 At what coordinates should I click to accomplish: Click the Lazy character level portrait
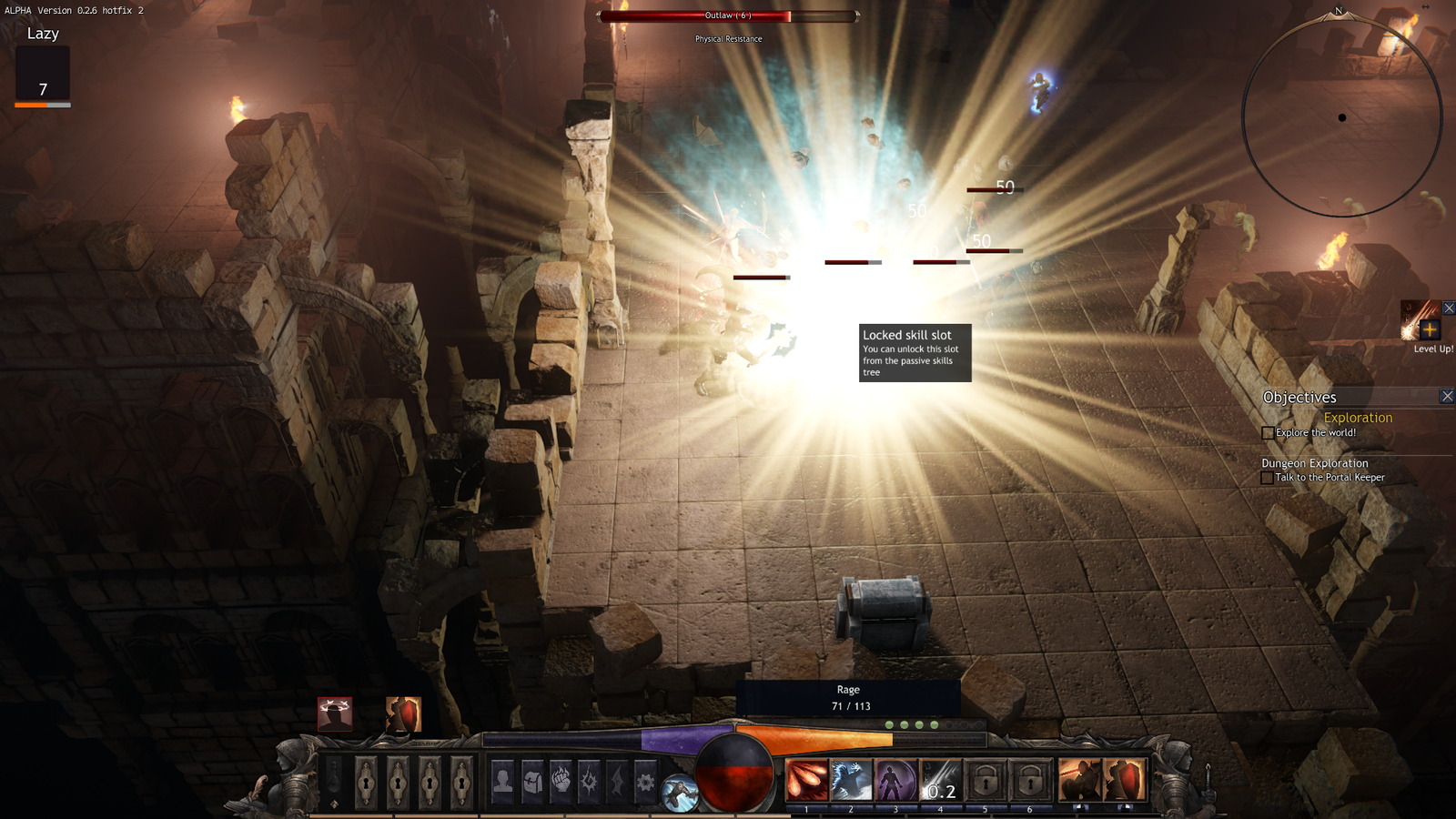[43, 76]
